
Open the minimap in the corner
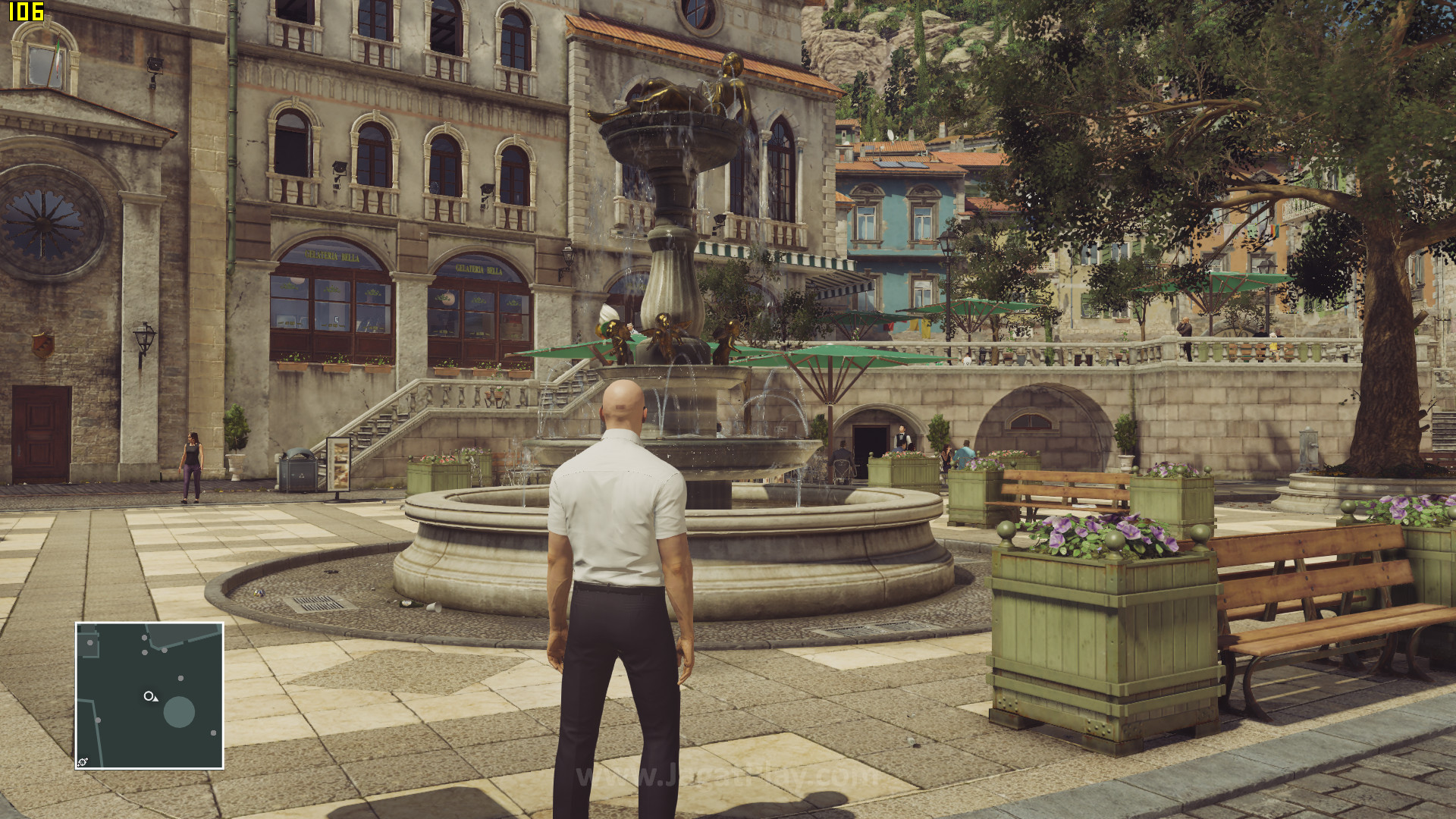click(x=149, y=695)
